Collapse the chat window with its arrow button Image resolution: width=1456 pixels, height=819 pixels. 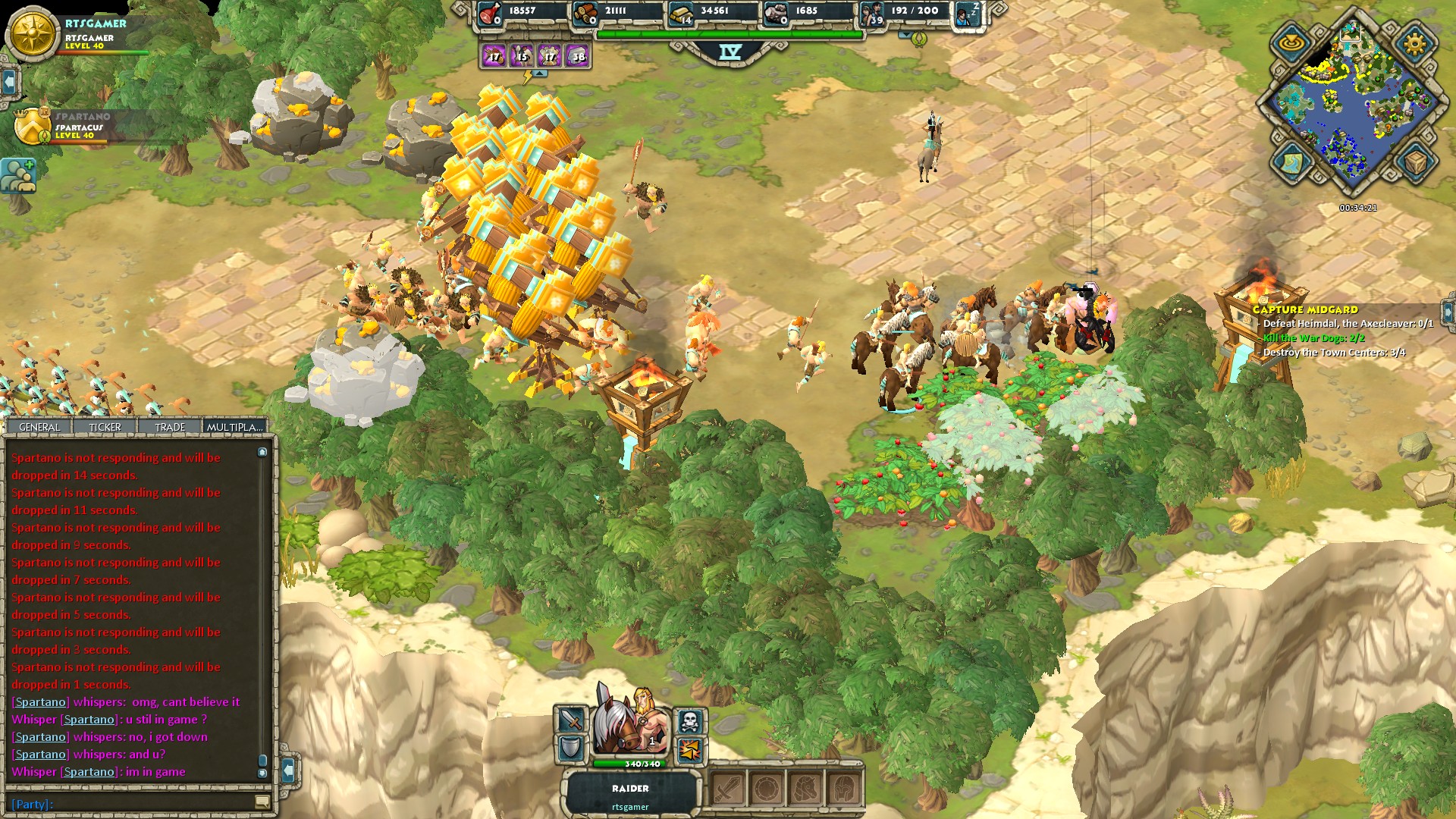[289, 770]
